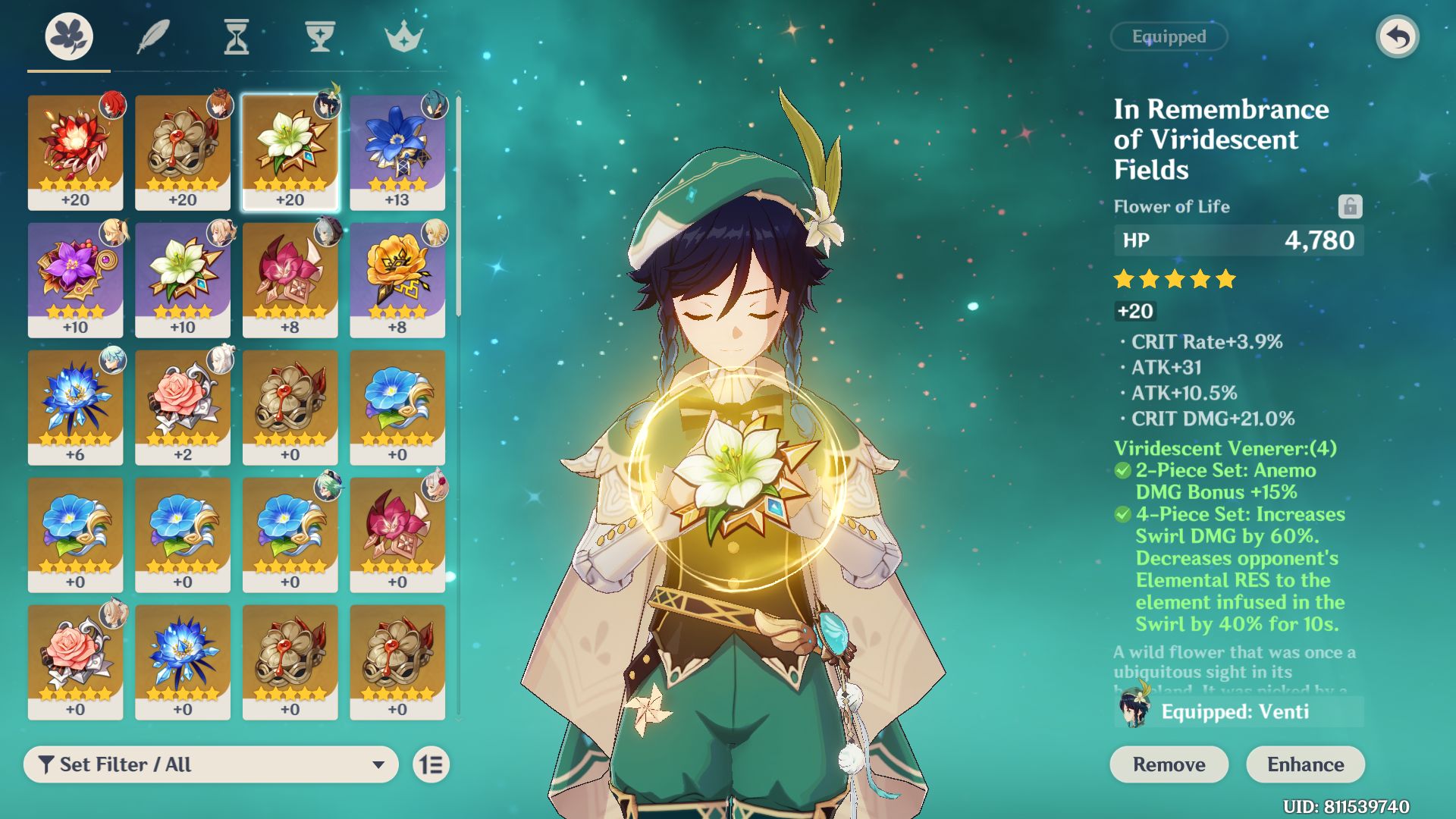Return with the back arrow button
The height and width of the screenshot is (819, 1456).
[x=1397, y=36]
